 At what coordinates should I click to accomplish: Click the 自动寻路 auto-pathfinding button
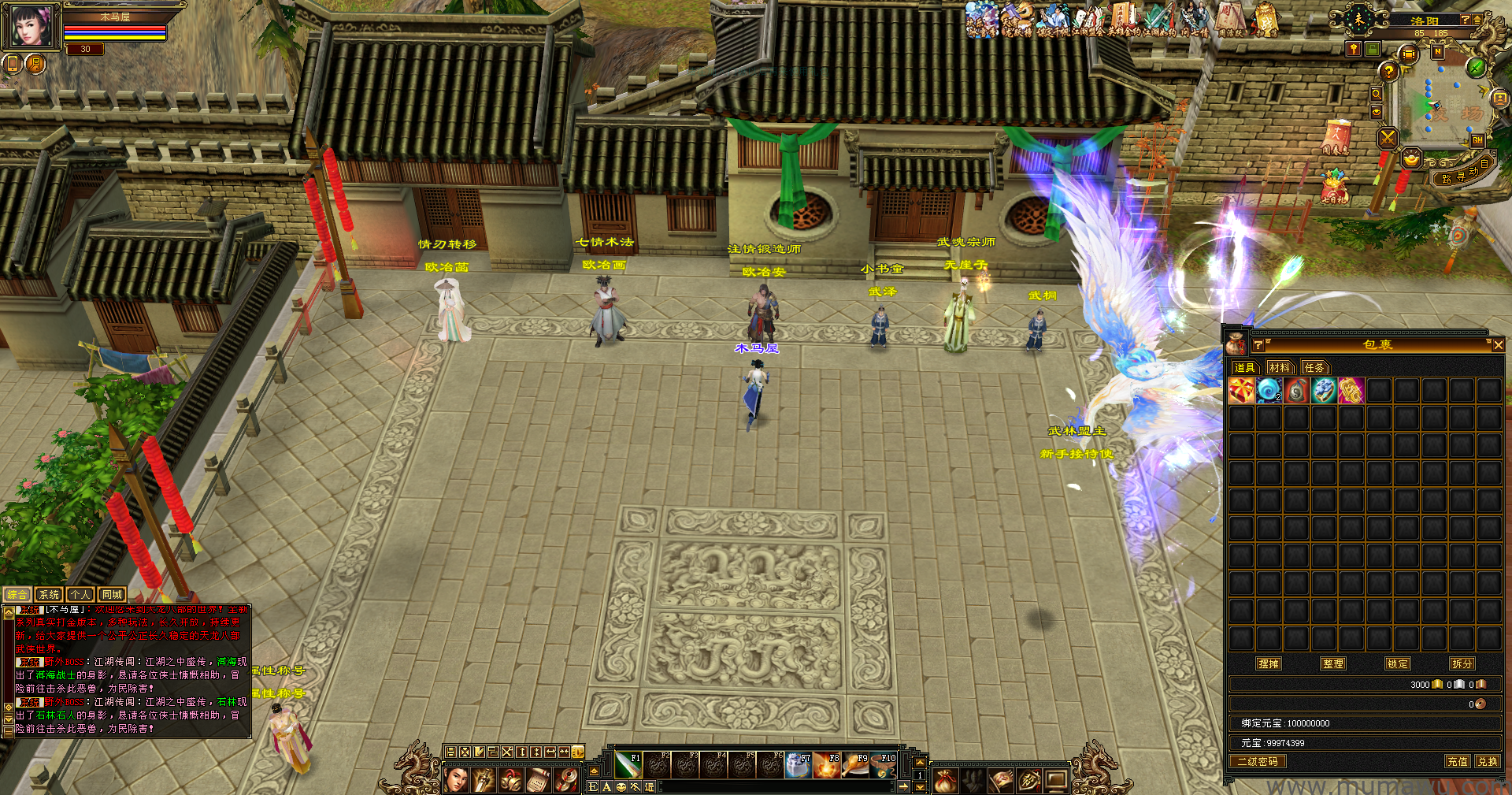(1466, 173)
